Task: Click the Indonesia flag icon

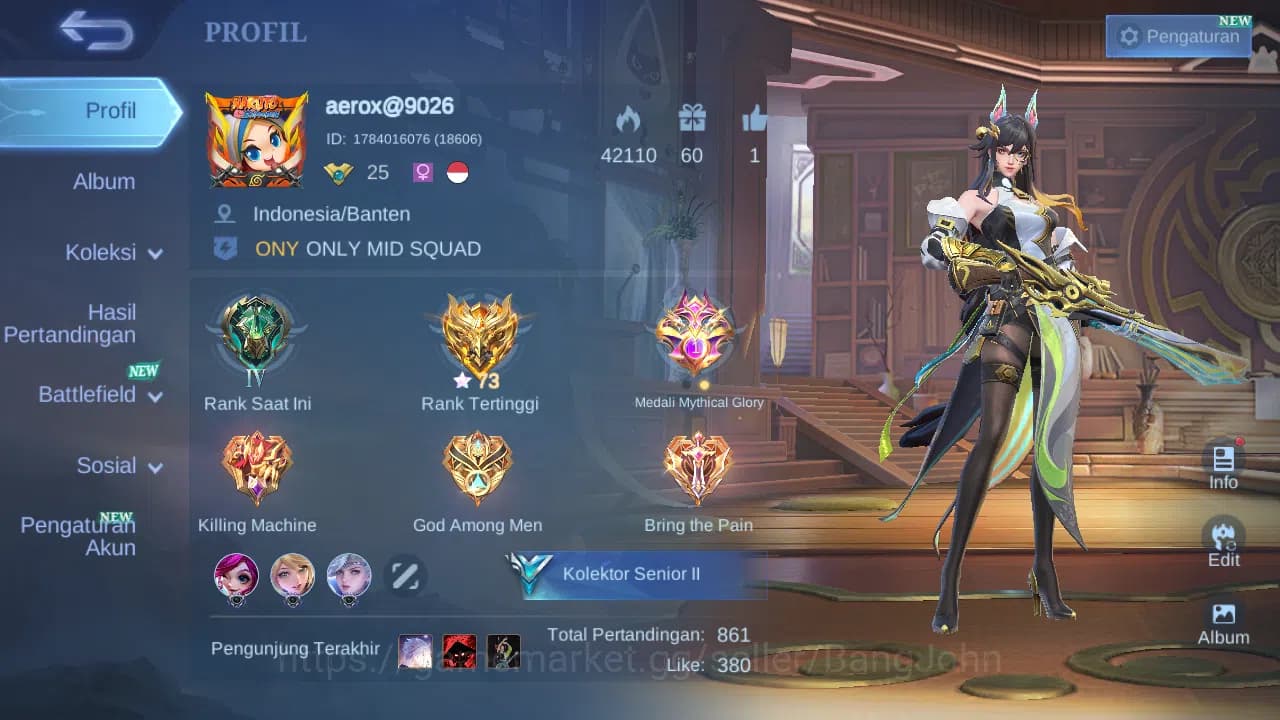Action: [456, 172]
